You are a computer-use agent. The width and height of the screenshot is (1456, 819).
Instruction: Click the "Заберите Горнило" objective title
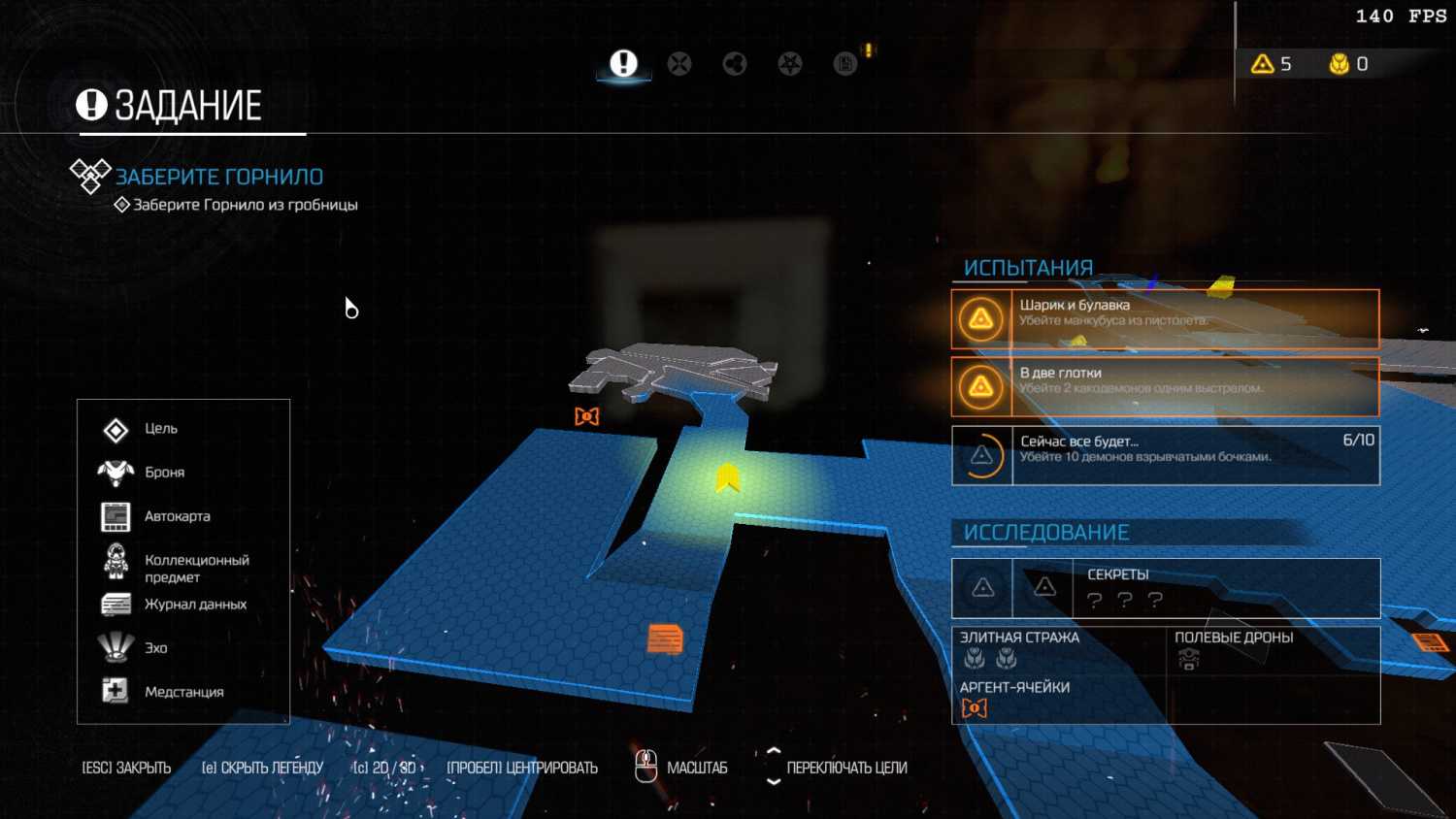click(219, 177)
